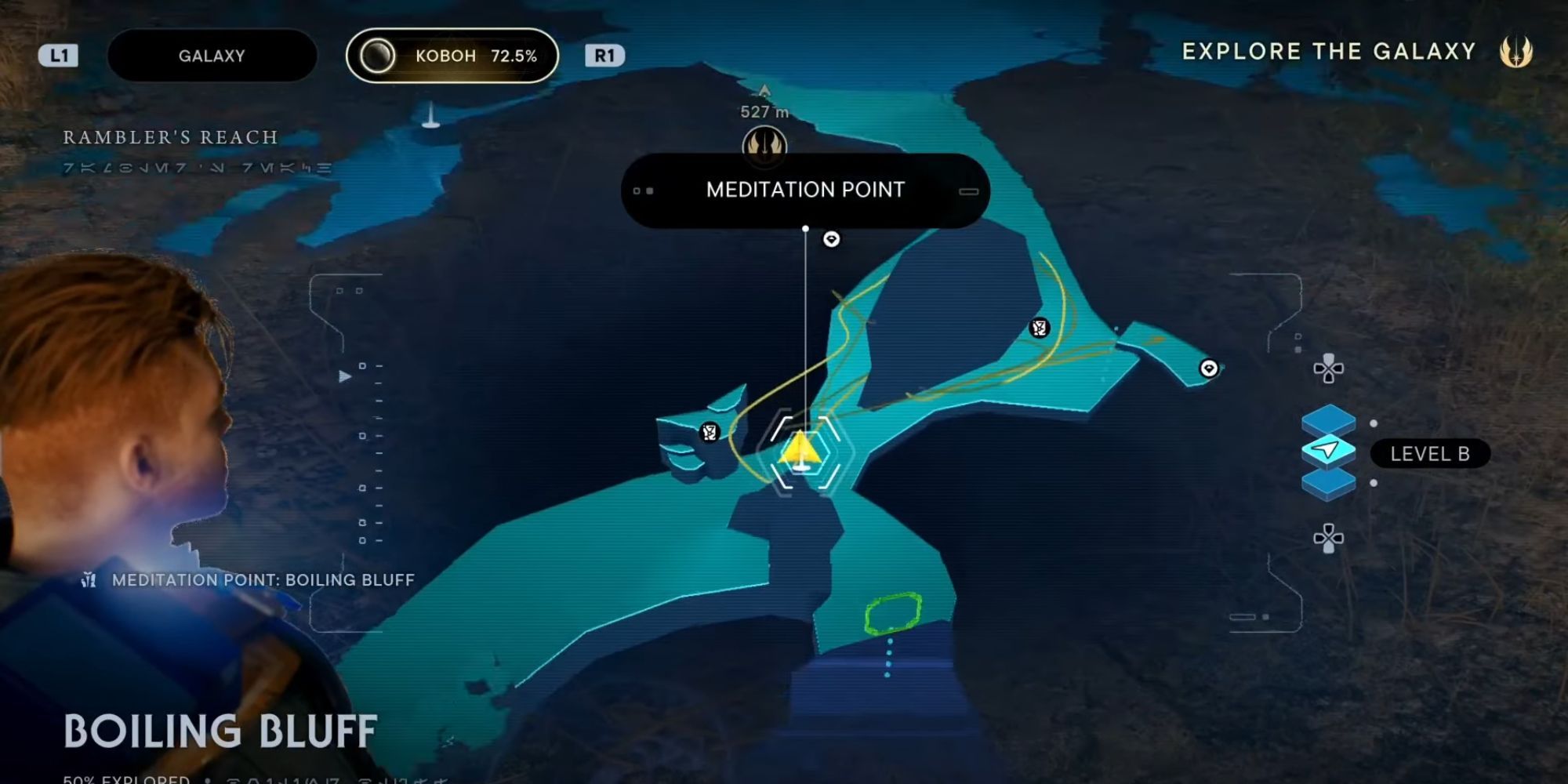Viewport: 1568px width, 784px height.
Task: Choose the upper map level layer
Action: 1328,421
